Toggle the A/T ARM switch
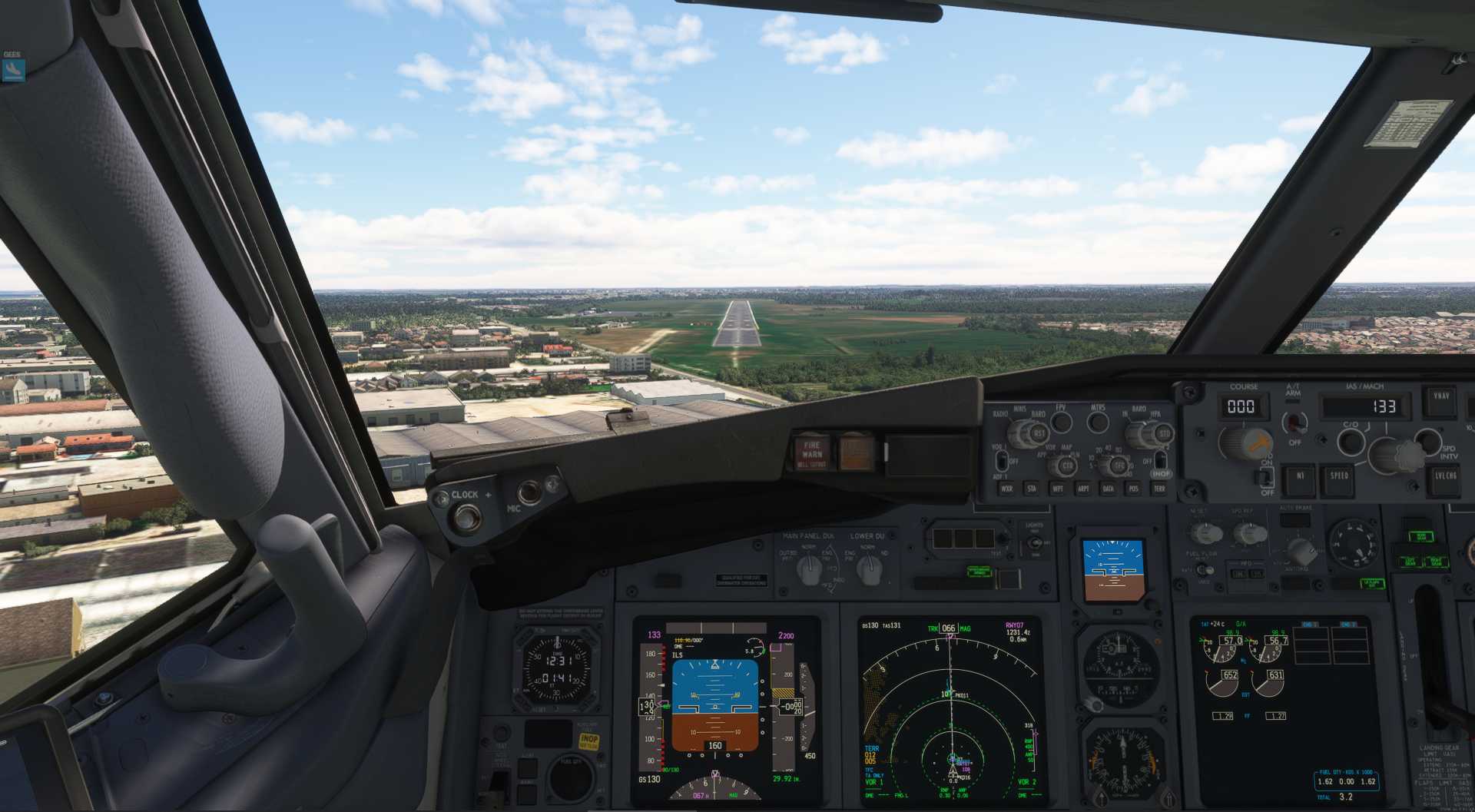 [1295, 422]
